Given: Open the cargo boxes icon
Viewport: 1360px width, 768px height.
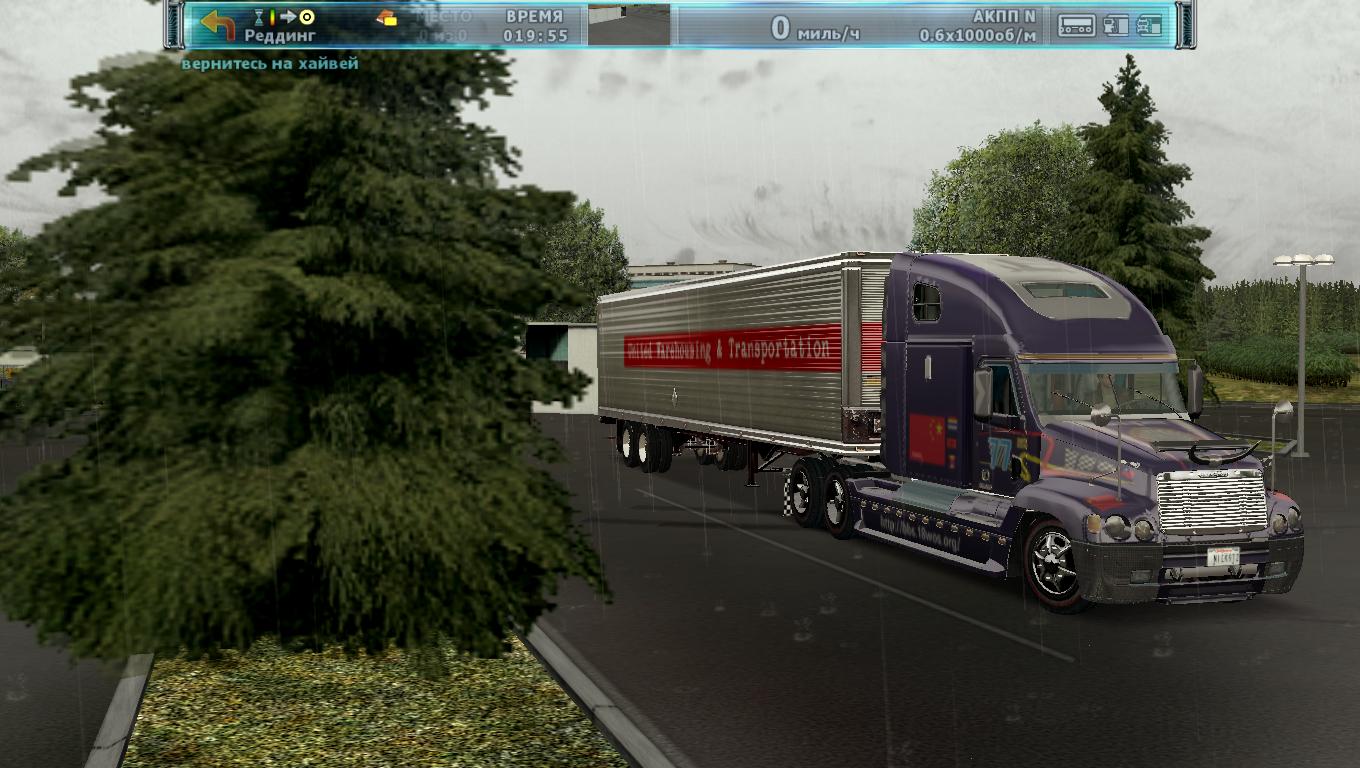Looking at the screenshot, I should (x=386, y=18).
